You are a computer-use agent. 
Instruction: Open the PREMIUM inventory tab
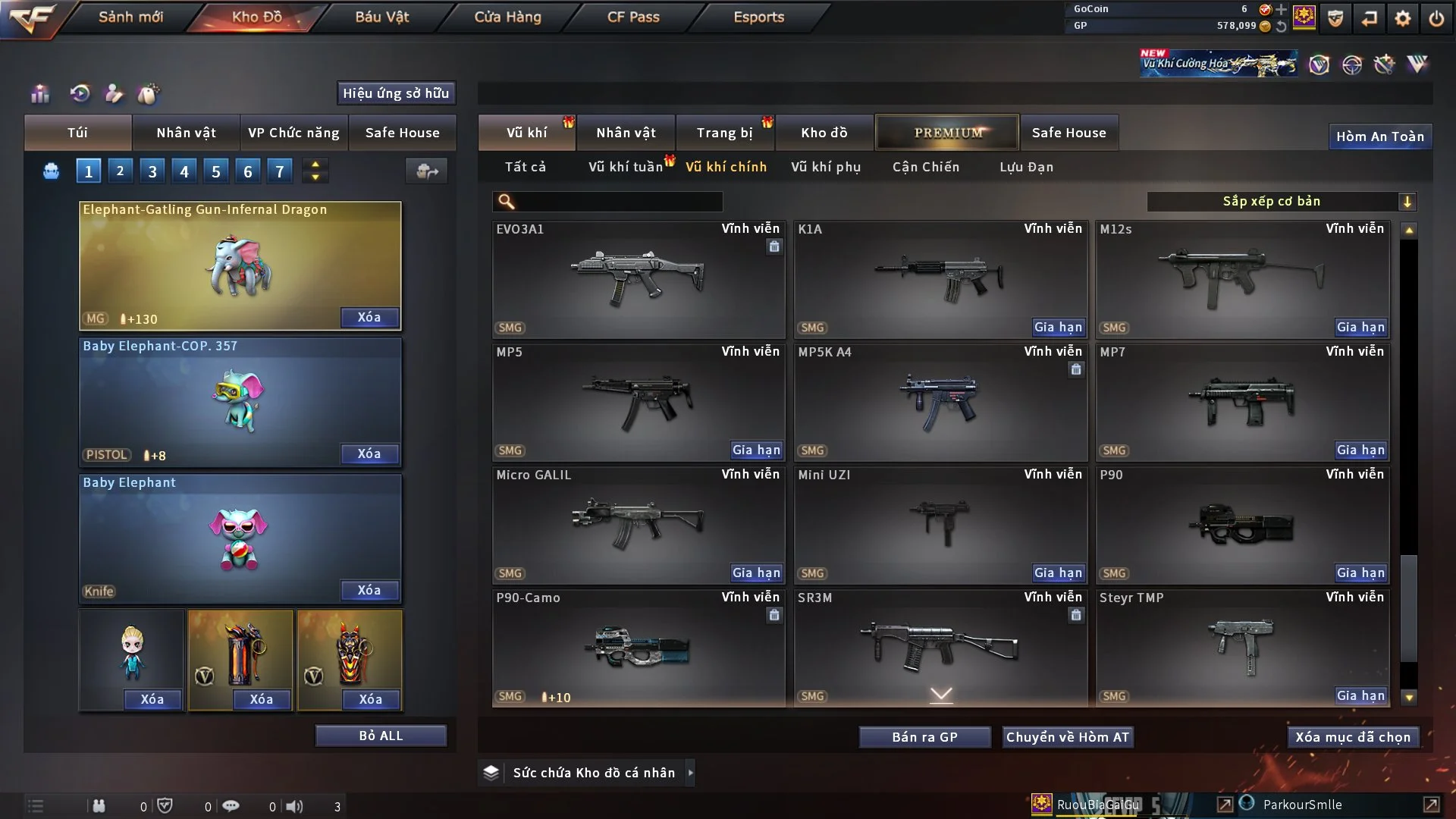948,133
